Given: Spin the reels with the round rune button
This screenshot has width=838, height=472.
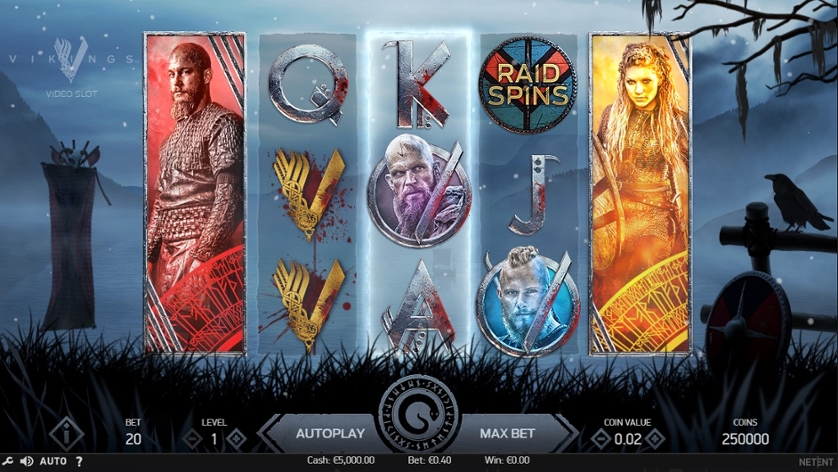Looking at the screenshot, I should [x=418, y=413].
